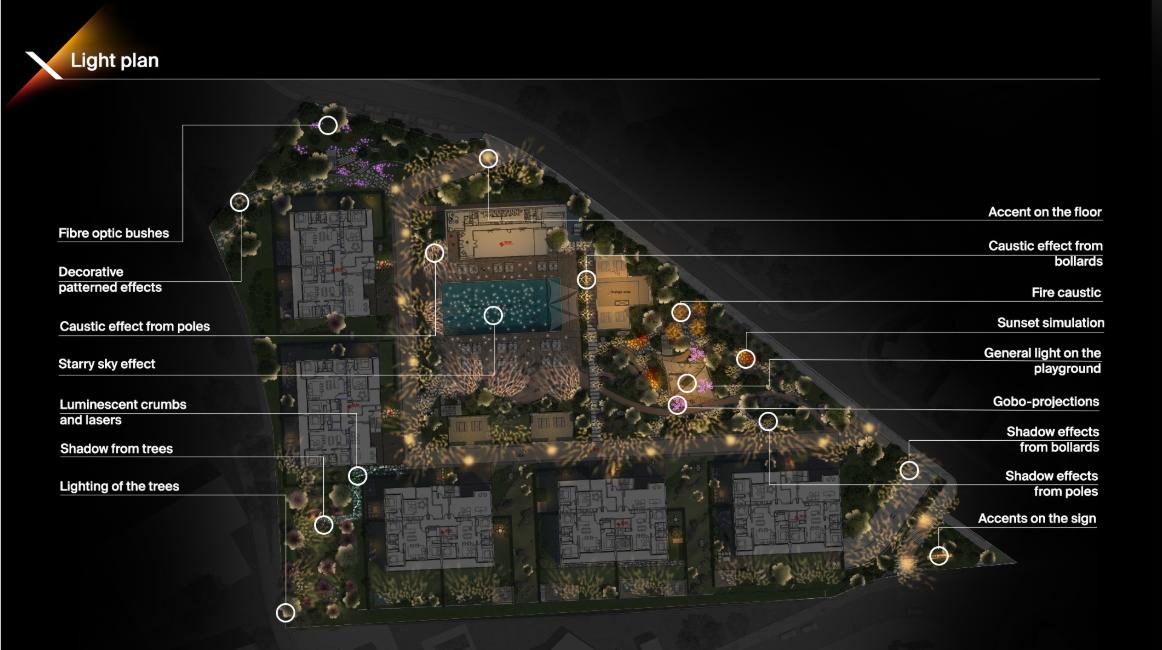
Task: Click the Decorative patterned effects label
Action: click(109, 279)
